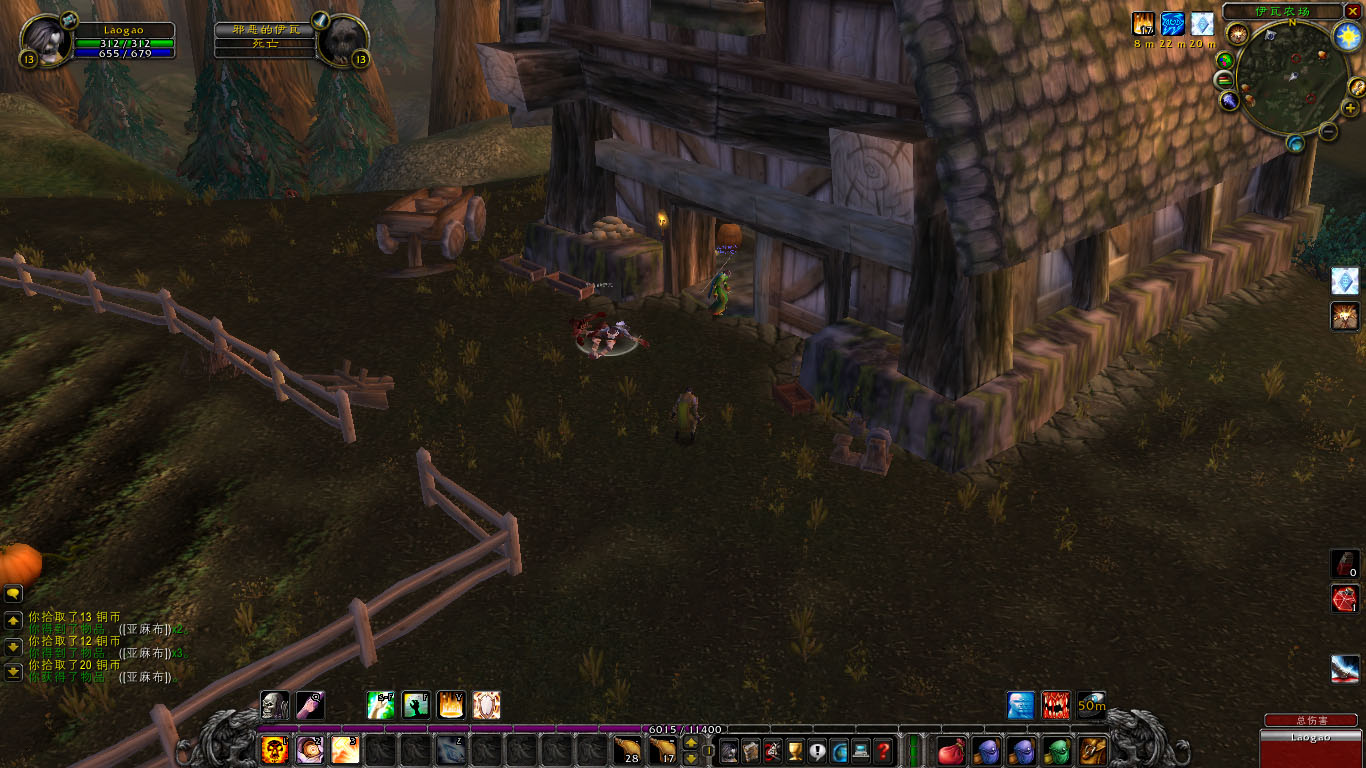The height and width of the screenshot is (768, 1366).
Task: Open the green bag slot
Action: coord(1057,750)
